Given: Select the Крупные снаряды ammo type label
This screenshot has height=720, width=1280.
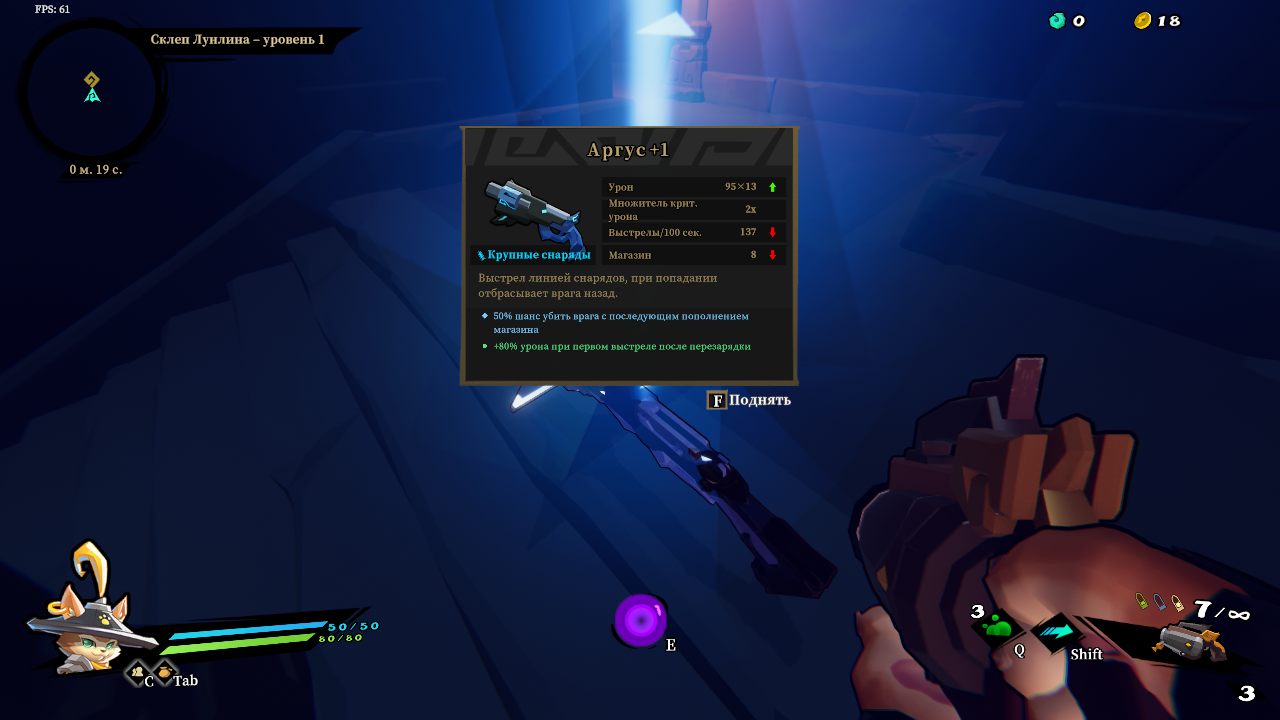Looking at the screenshot, I should tap(533, 255).
